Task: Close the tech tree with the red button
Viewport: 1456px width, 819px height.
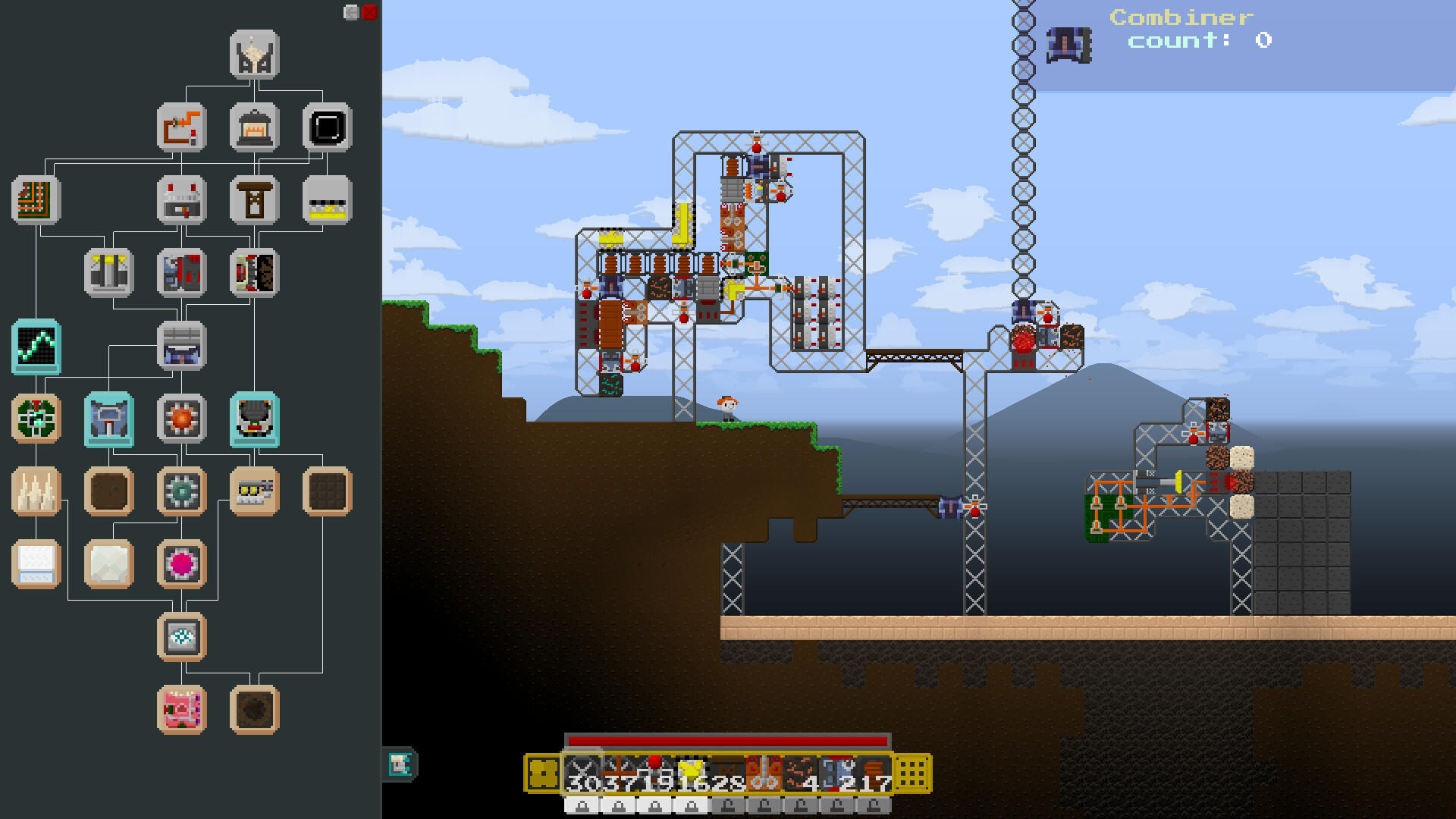Action: [369, 12]
